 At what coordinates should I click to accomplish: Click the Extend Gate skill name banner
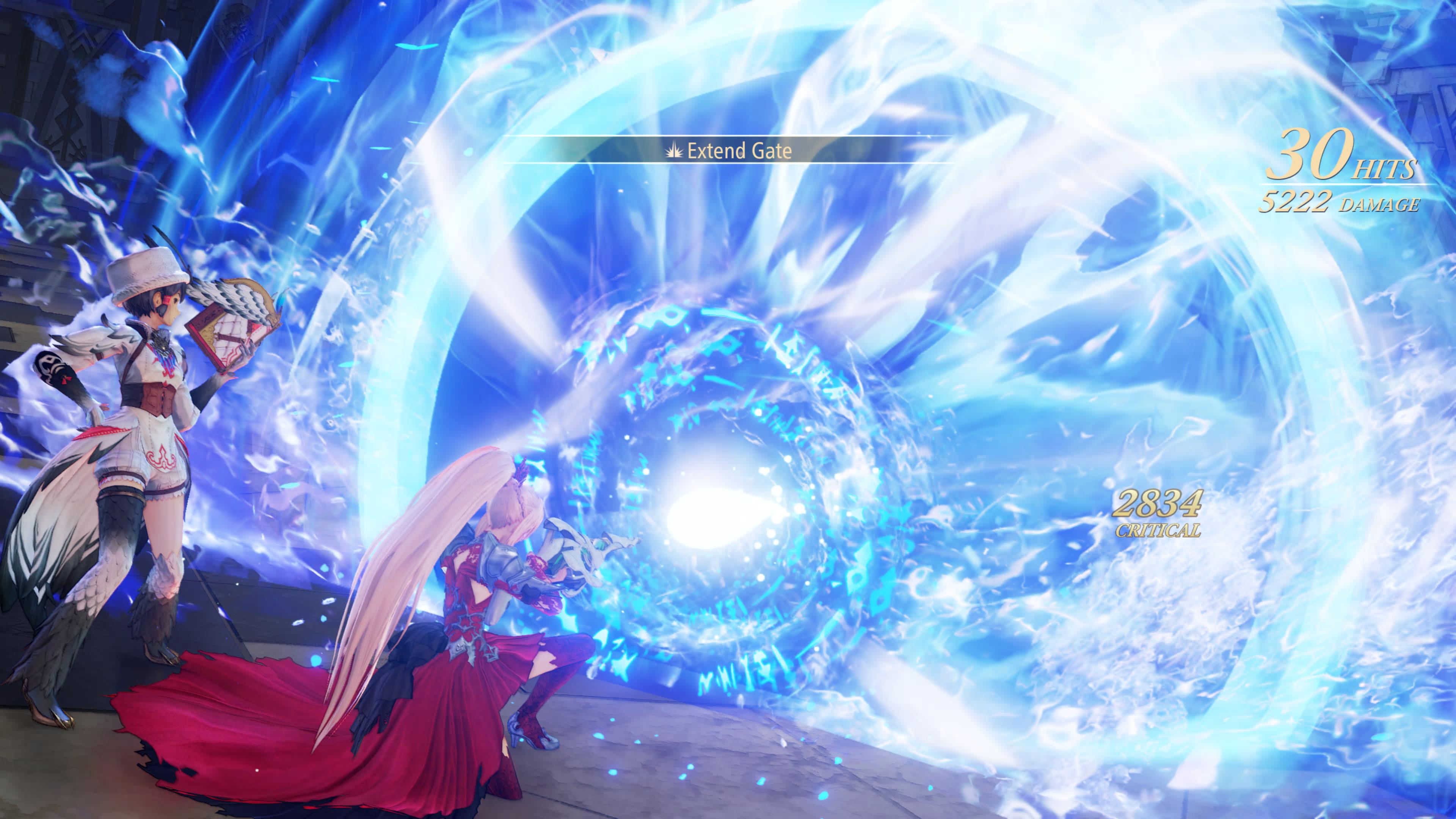(729, 151)
